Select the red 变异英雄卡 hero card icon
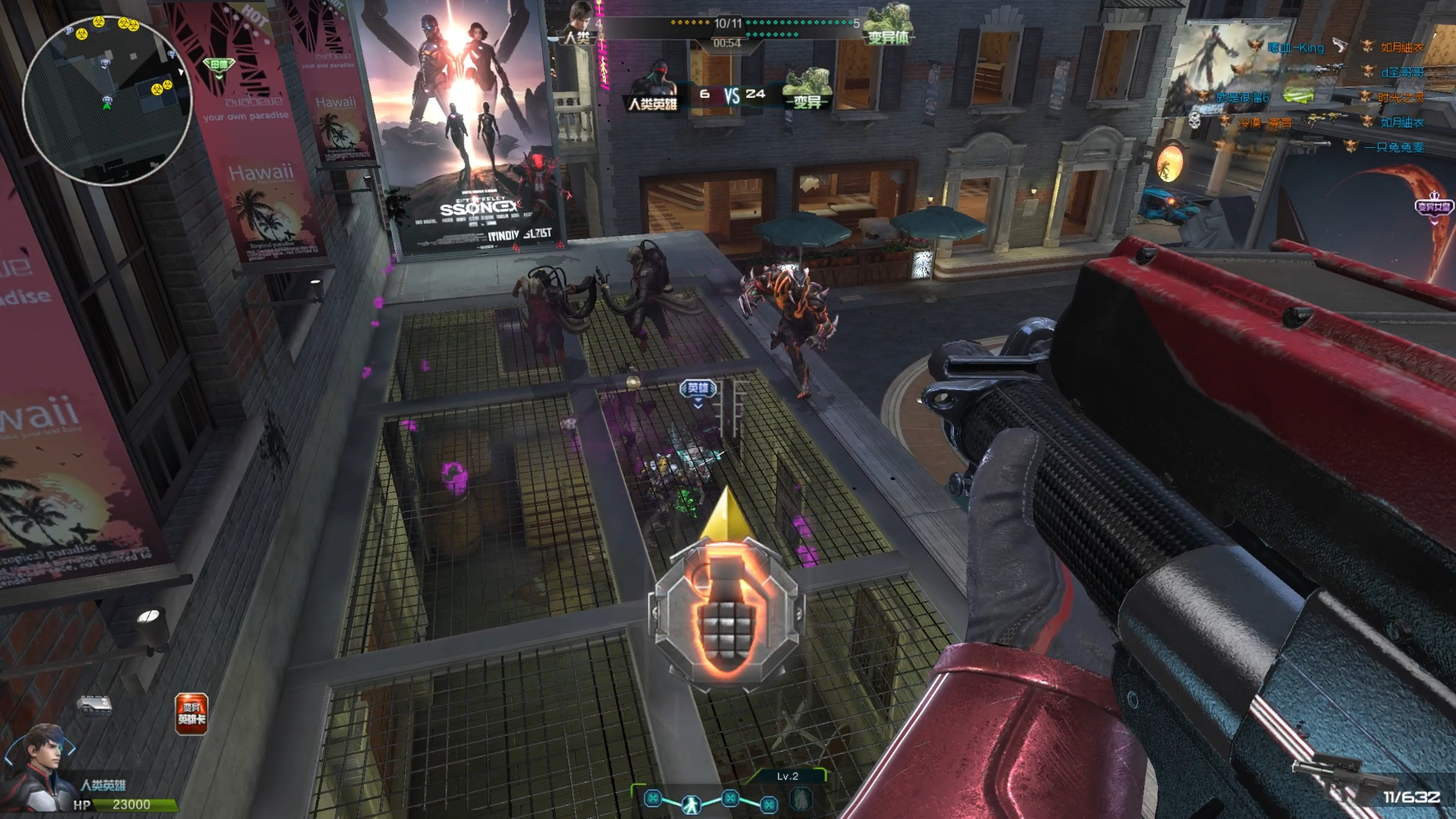The height and width of the screenshot is (819, 1456). tap(191, 714)
